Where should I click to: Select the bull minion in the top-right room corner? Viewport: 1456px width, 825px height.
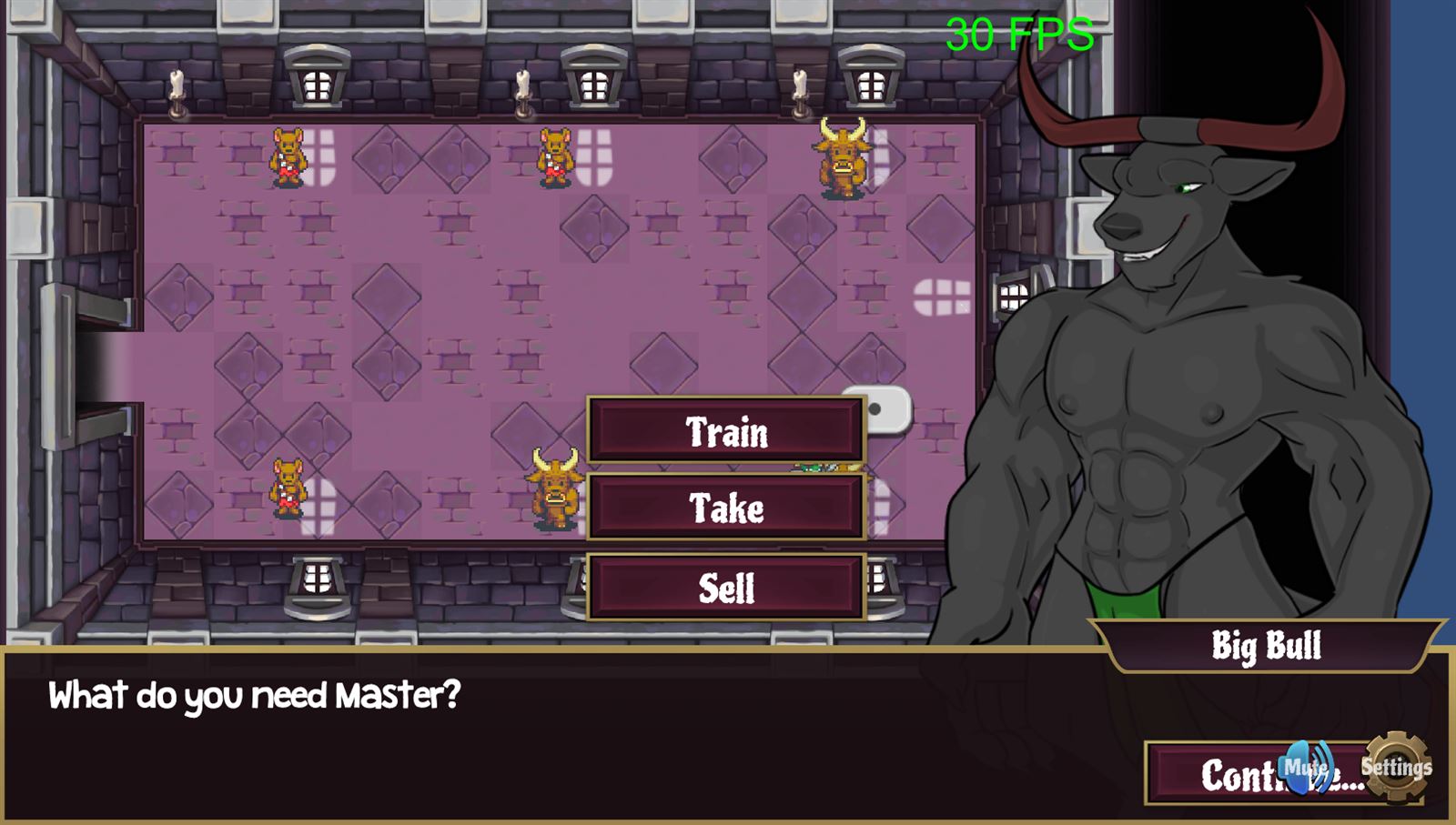pos(841,160)
